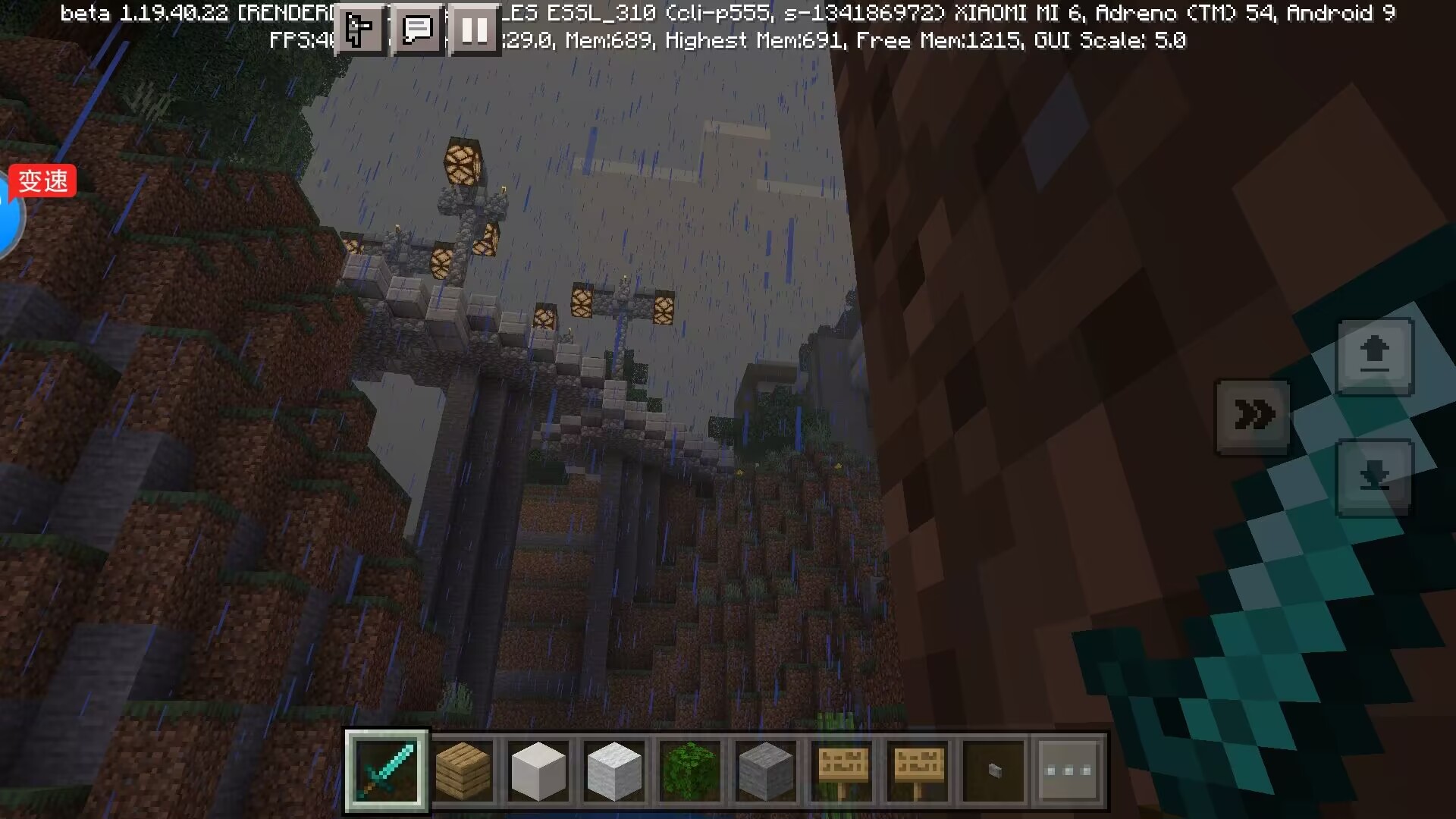Select the small stone button item slot
Image resolution: width=1456 pixels, height=819 pixels.
[993, 771]
